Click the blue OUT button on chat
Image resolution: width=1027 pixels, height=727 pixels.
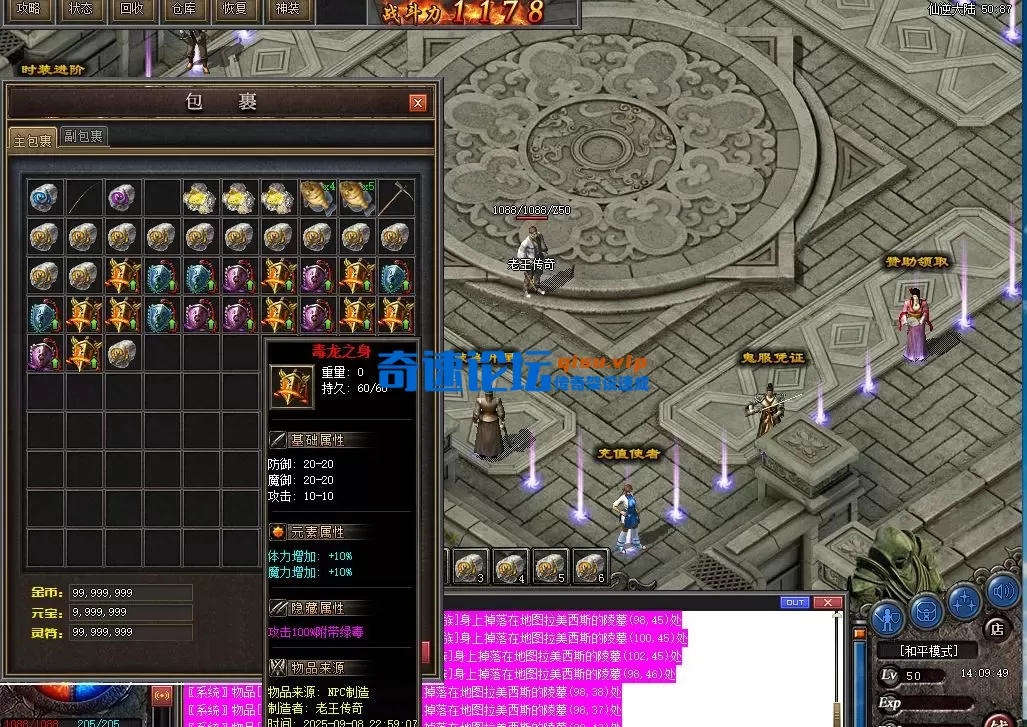pyautogui.click(x=795, y=602)
